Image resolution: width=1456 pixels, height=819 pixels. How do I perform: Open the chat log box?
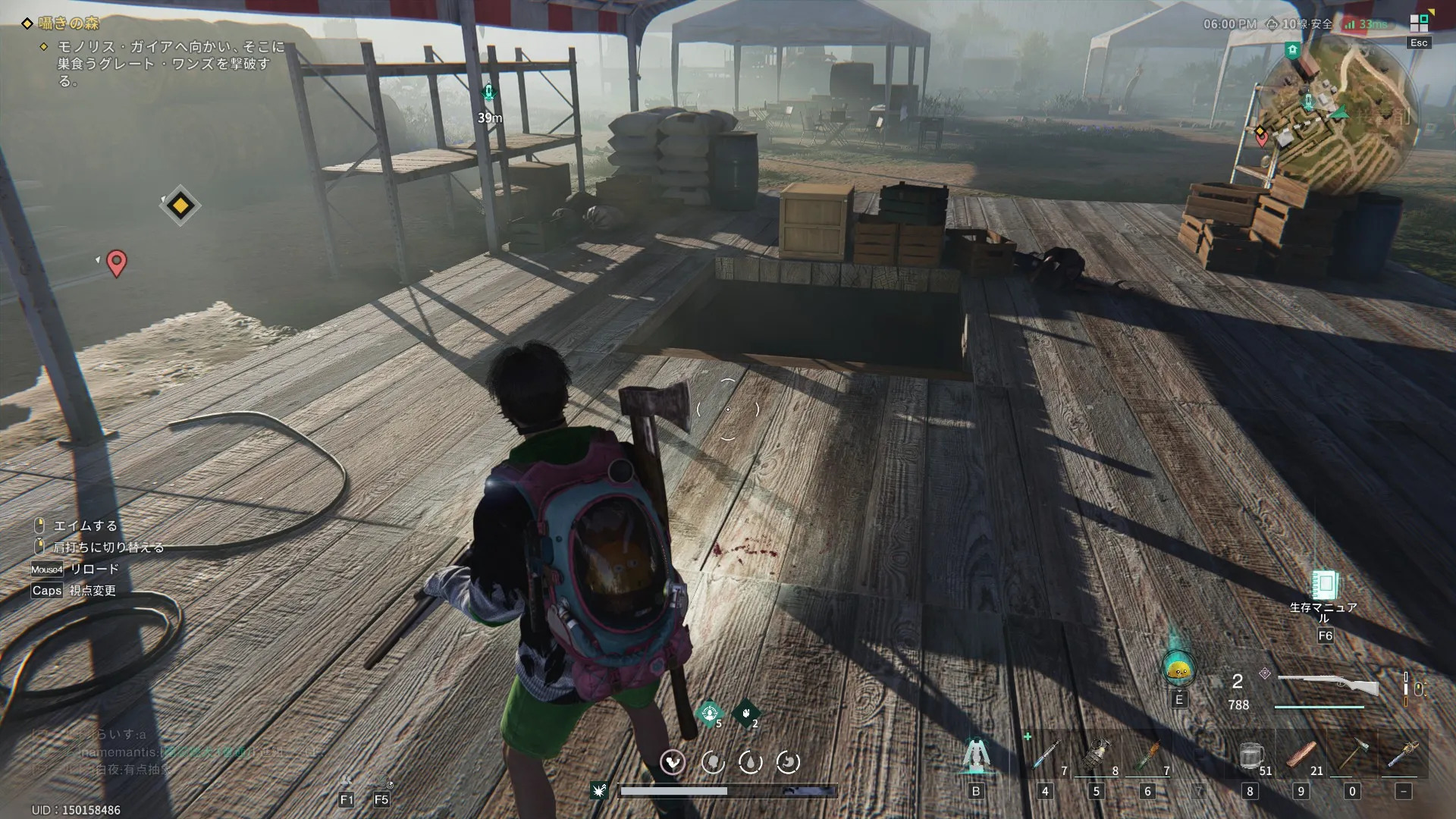click(x=152, y=752)
